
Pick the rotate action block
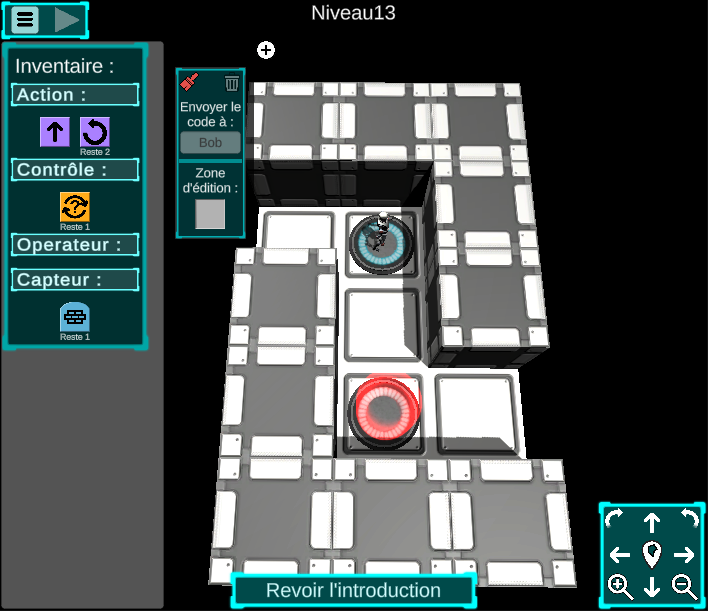(x=94, y=131)
